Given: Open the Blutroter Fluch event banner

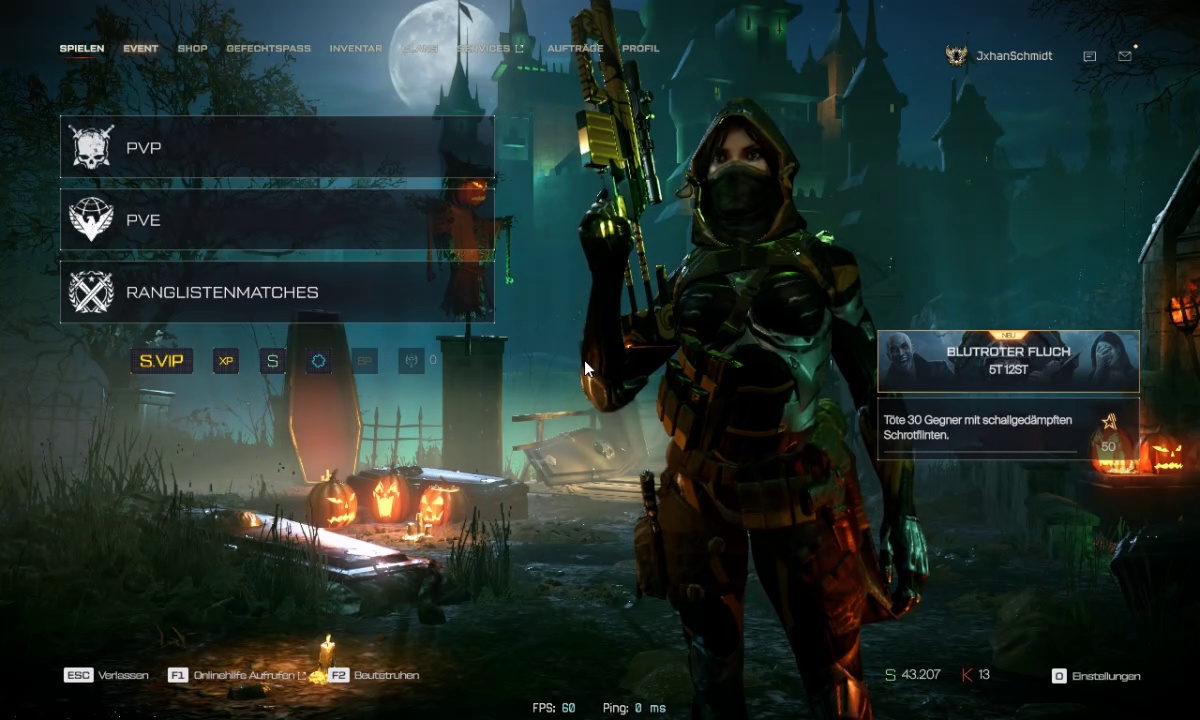Looking at the screenshot, I should [1008, 361].
